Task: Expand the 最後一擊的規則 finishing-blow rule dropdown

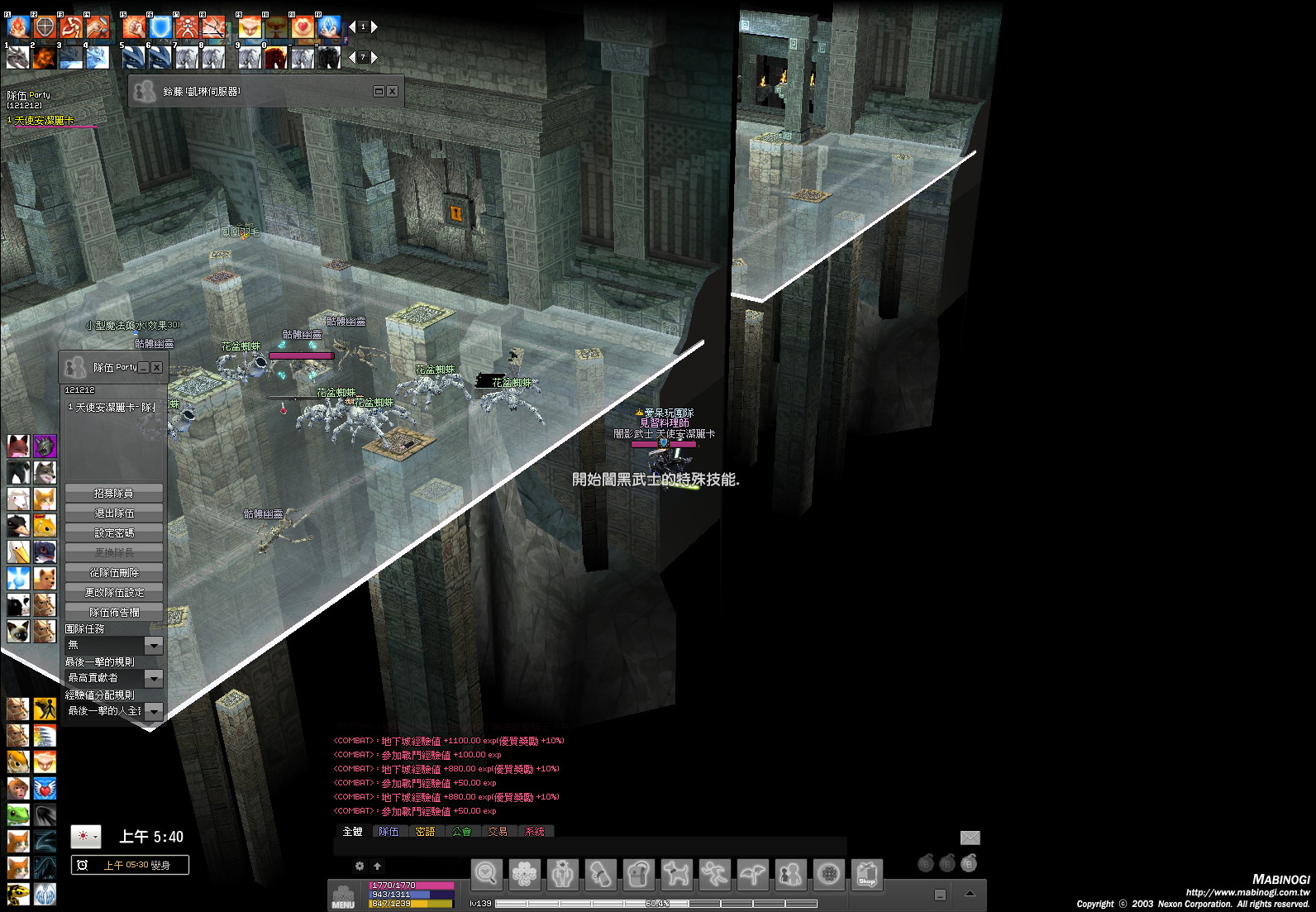Action: click(154, 678)
